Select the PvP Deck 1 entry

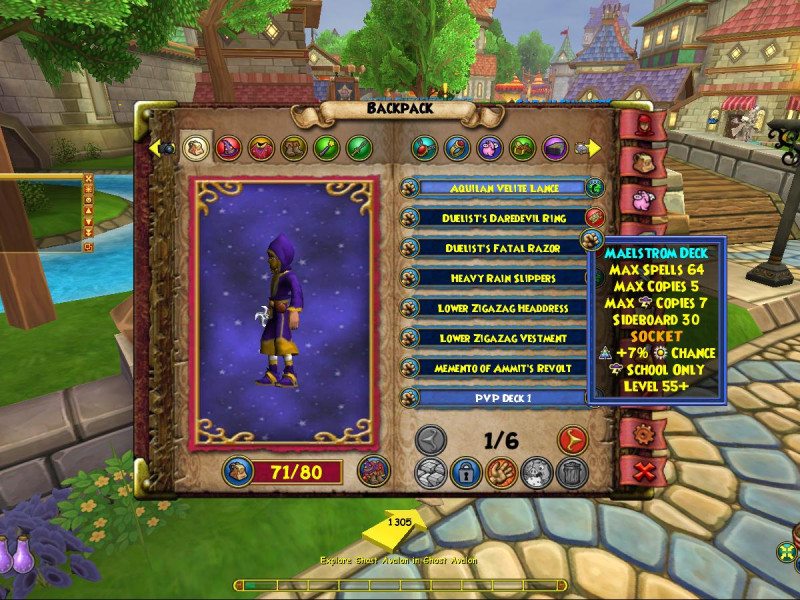[x=496, y=398]
